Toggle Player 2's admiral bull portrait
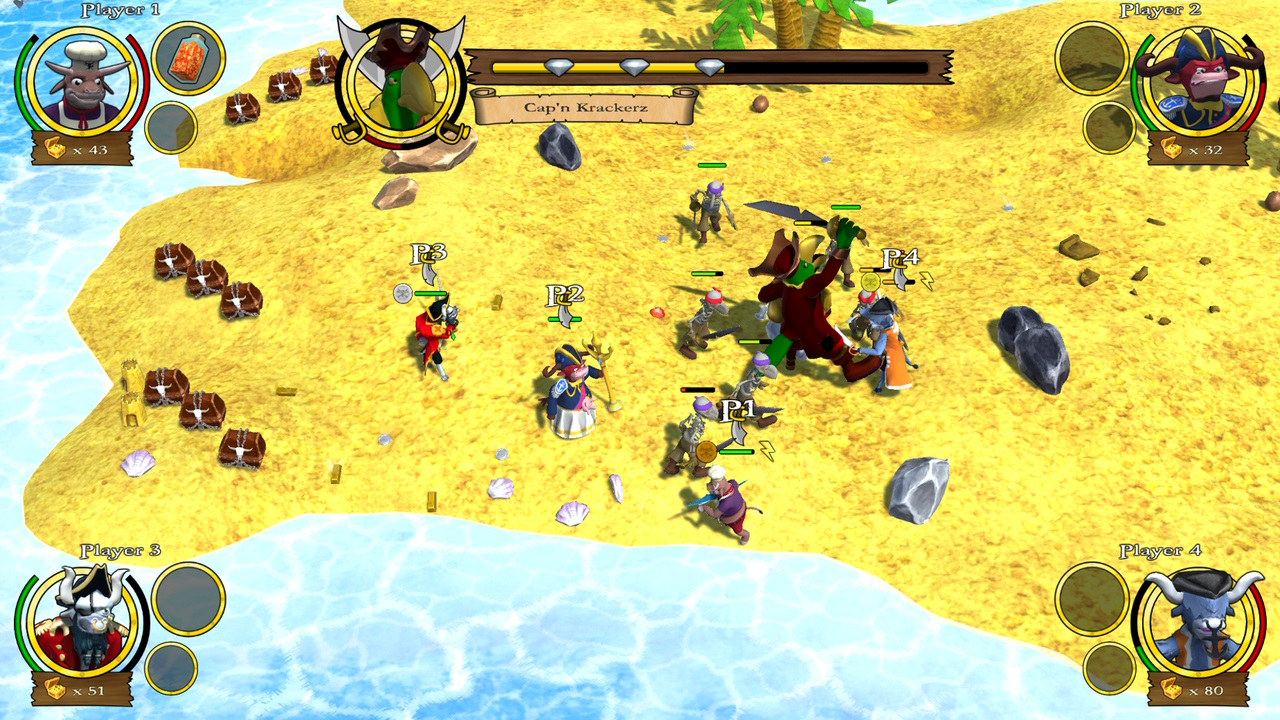Screen dimensions: 1280x720 [1198, 80]
